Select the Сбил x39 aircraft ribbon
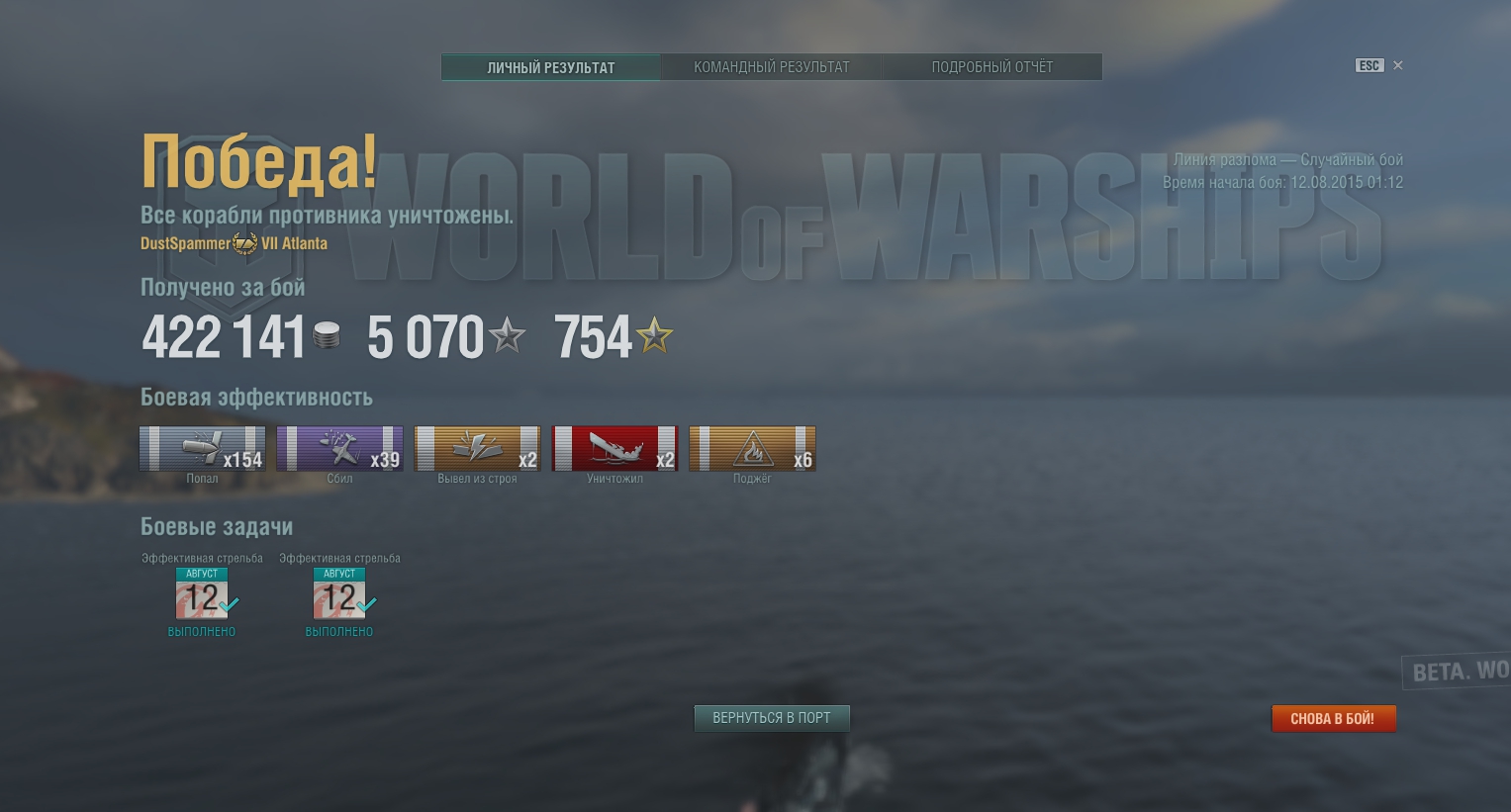The height and width of the screenshot is (812, 1511). click(x=339, y=449)
